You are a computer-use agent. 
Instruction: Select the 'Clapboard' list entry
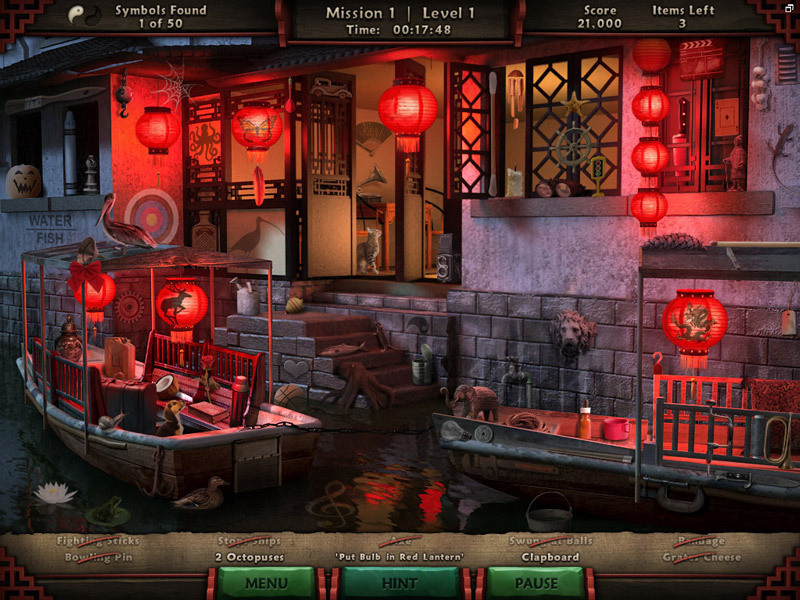(x=550, y=557)
